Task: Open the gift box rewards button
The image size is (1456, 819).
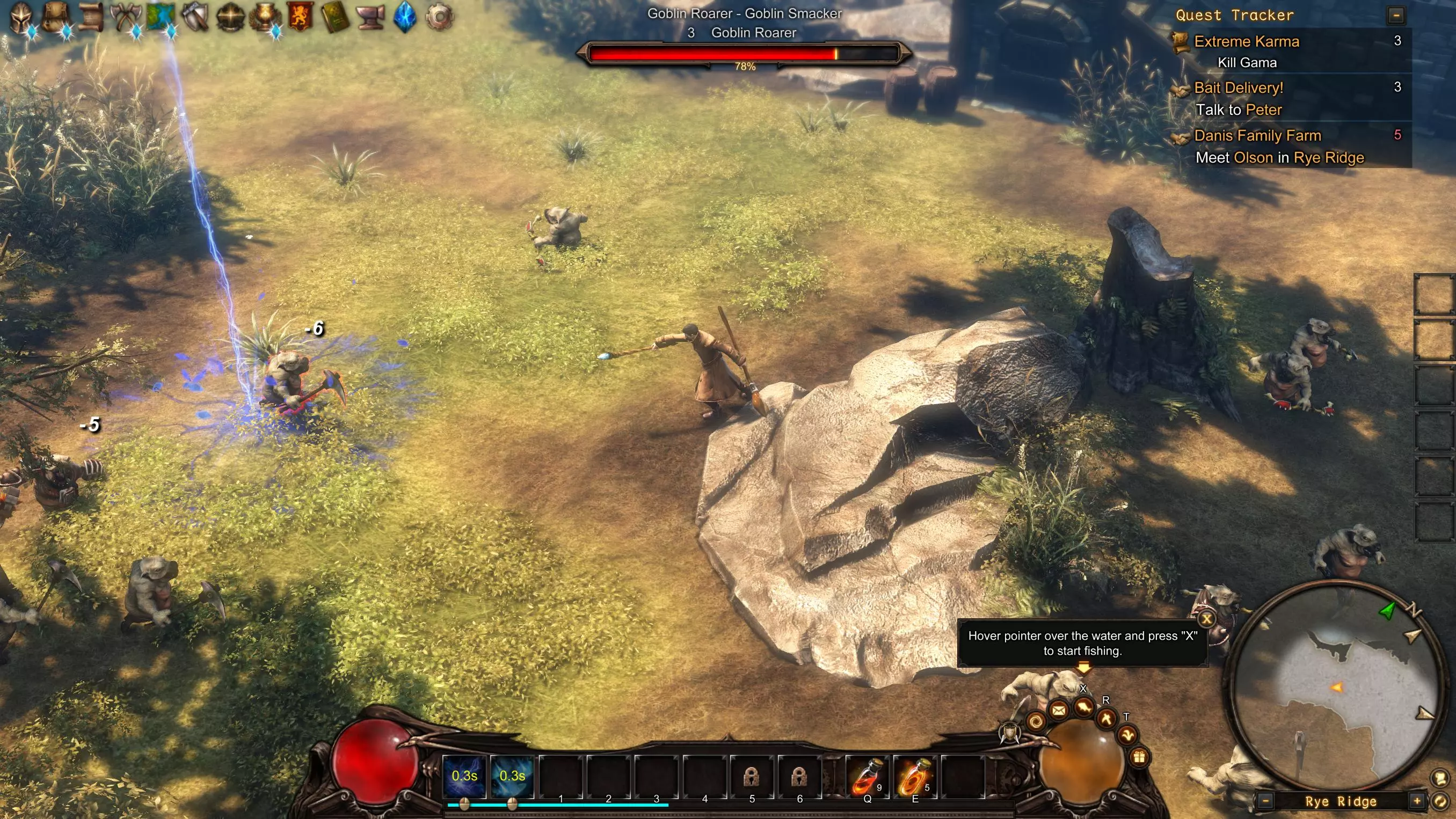Action: pyautogui.click(x=1139, y=757)
